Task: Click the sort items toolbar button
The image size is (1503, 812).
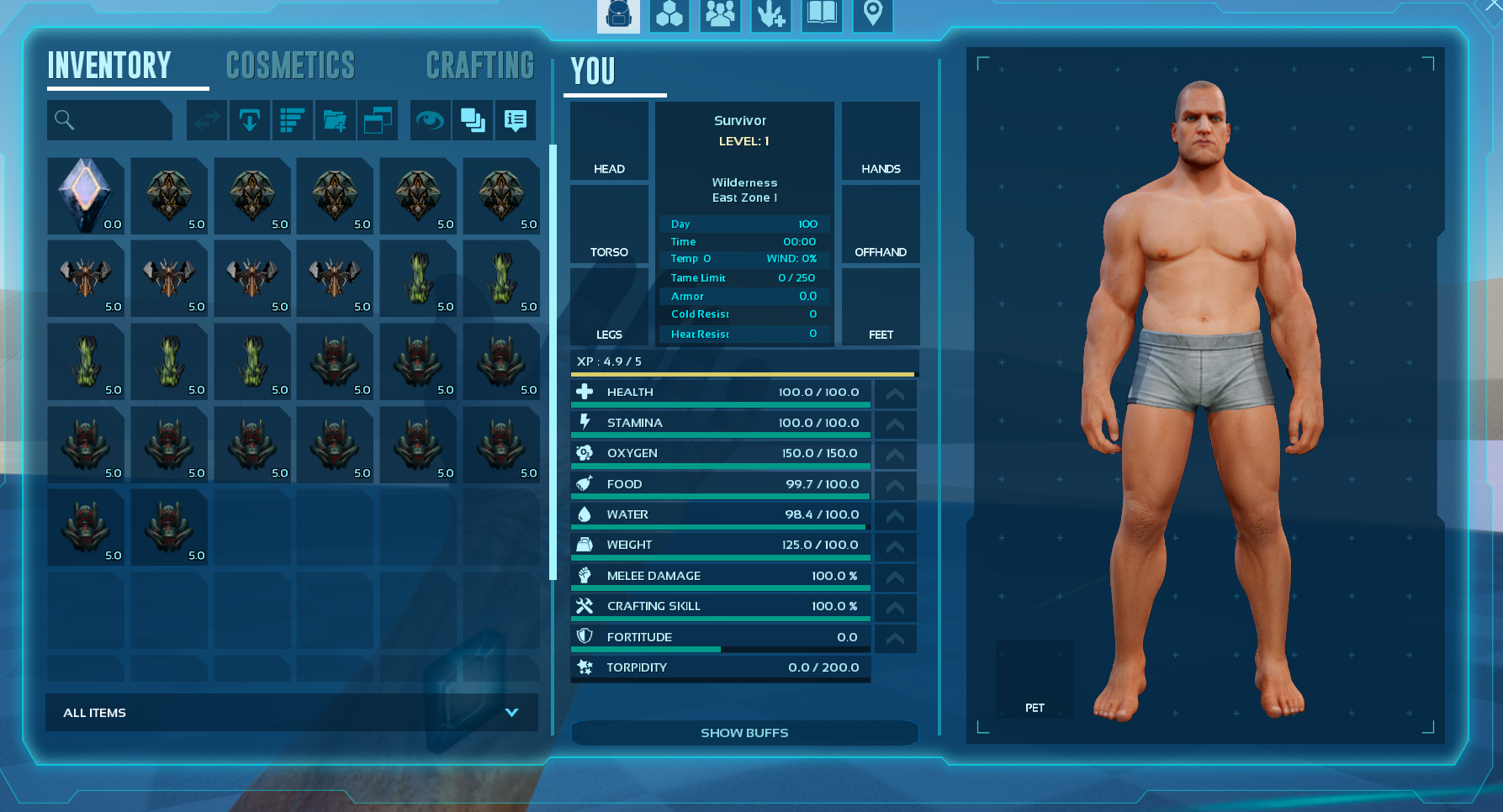Action: coord(292,120)
